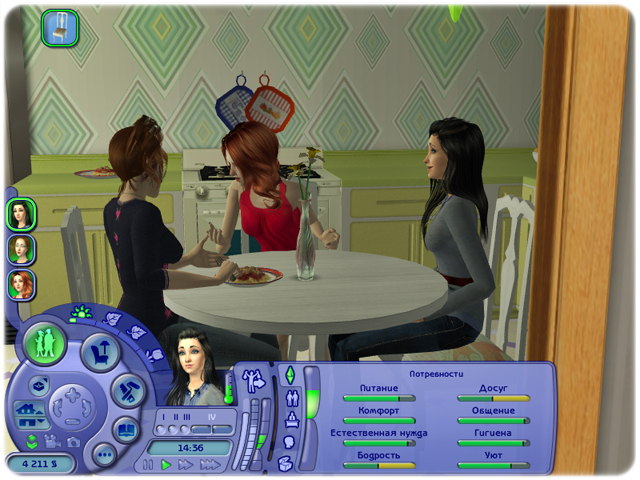
Task: Open the Story mode book button
Action: click(127, 431)
